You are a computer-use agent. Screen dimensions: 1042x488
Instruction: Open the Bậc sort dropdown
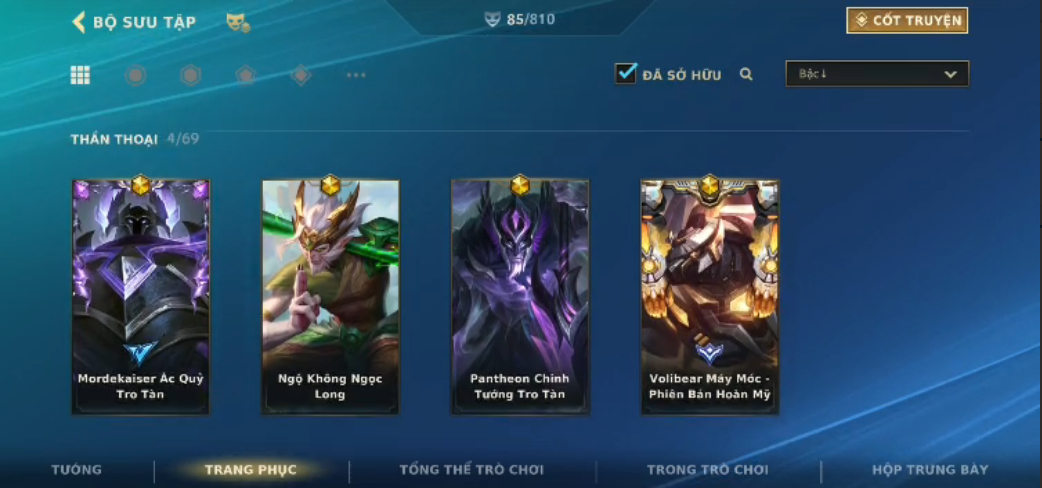pyautogui.click(x=877, y=74)
